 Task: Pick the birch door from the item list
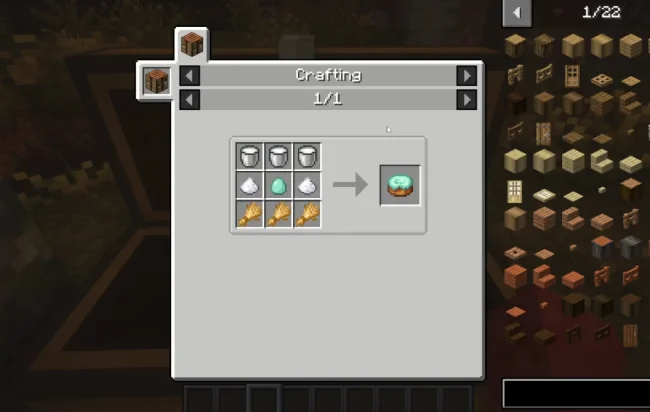click(515, 190)
